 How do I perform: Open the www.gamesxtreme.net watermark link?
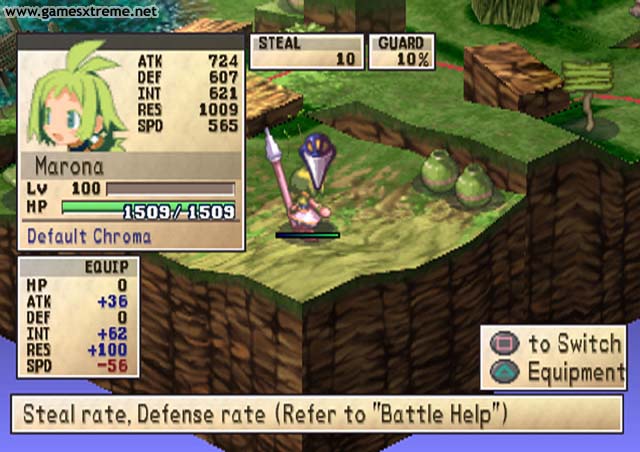80,12
